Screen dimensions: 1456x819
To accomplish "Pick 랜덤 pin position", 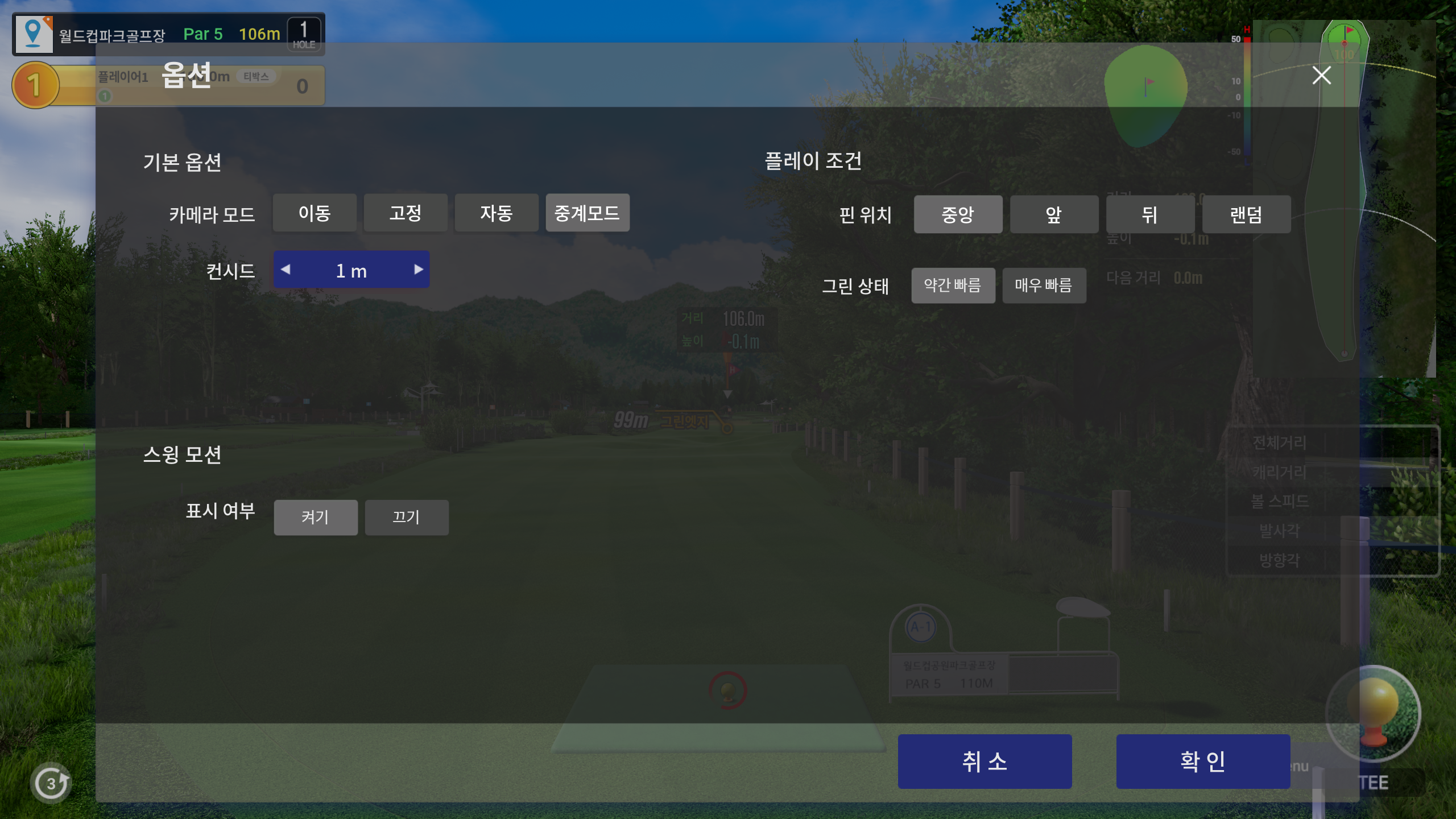I will 1246,214.
